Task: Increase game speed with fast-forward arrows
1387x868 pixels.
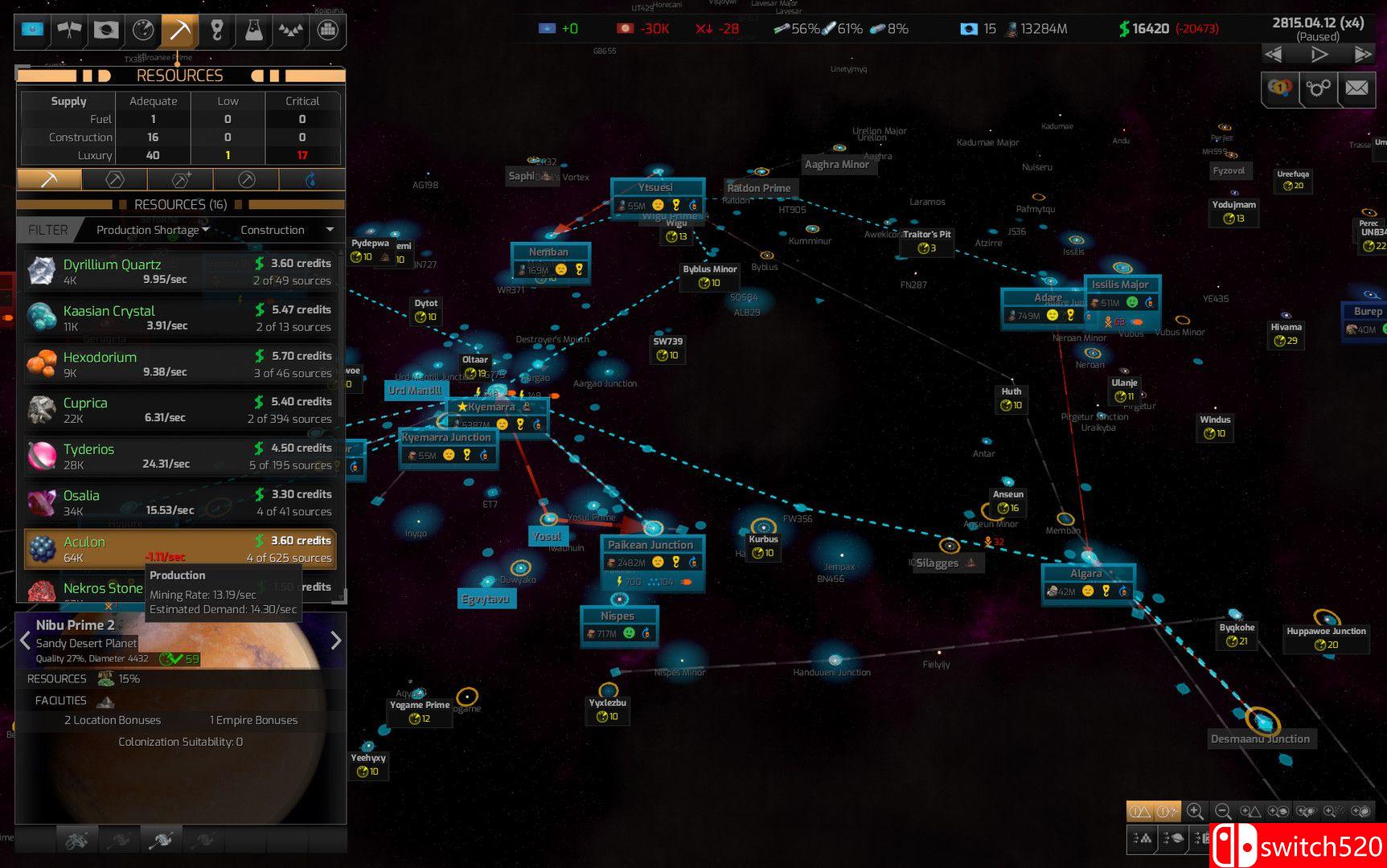Action: 1362,55
